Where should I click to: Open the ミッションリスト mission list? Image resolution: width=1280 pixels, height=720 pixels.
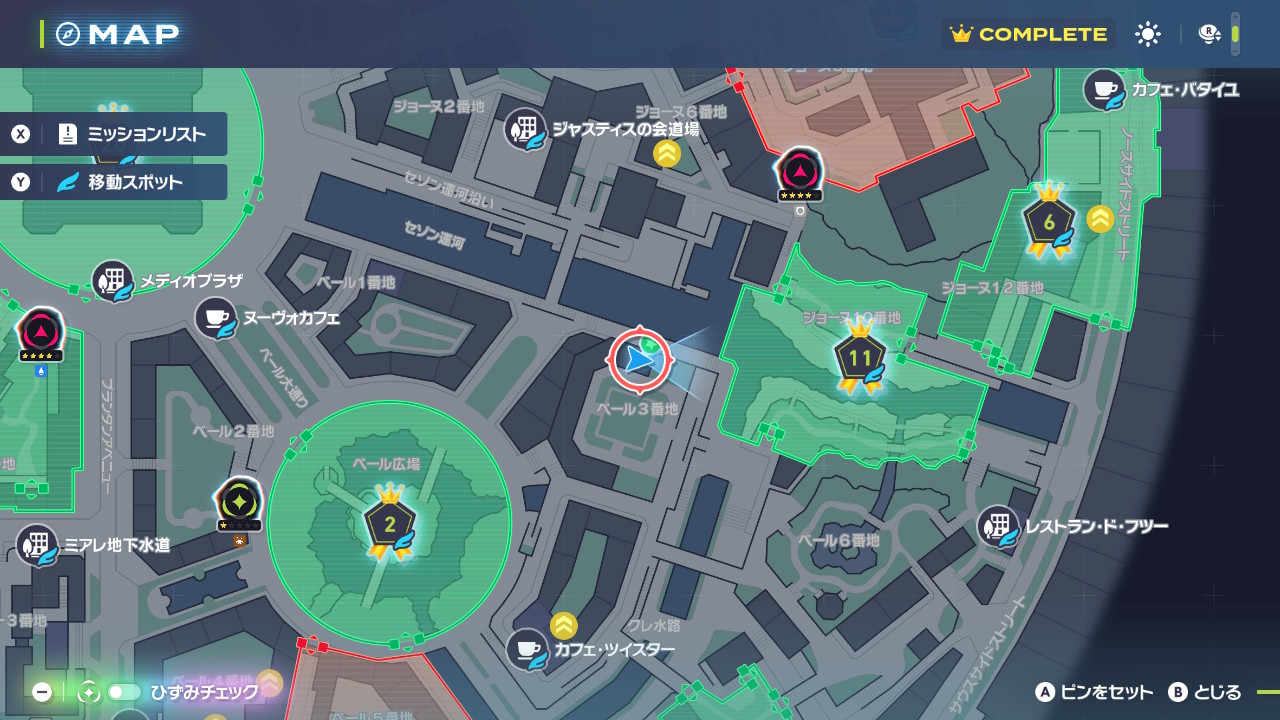114,134
